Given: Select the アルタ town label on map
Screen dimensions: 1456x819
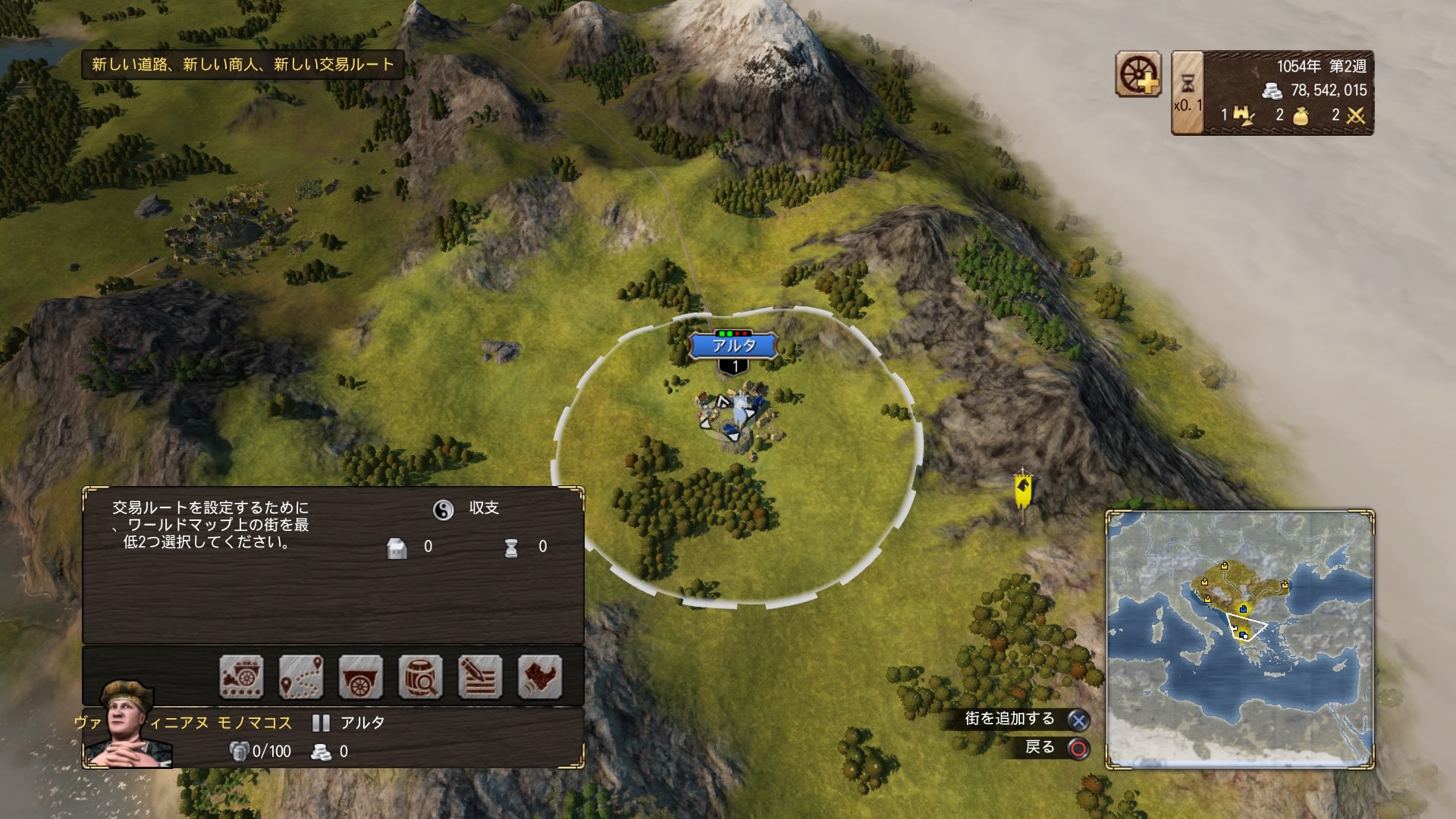Looking at the screenshot, I should click(x=734, y=346).
